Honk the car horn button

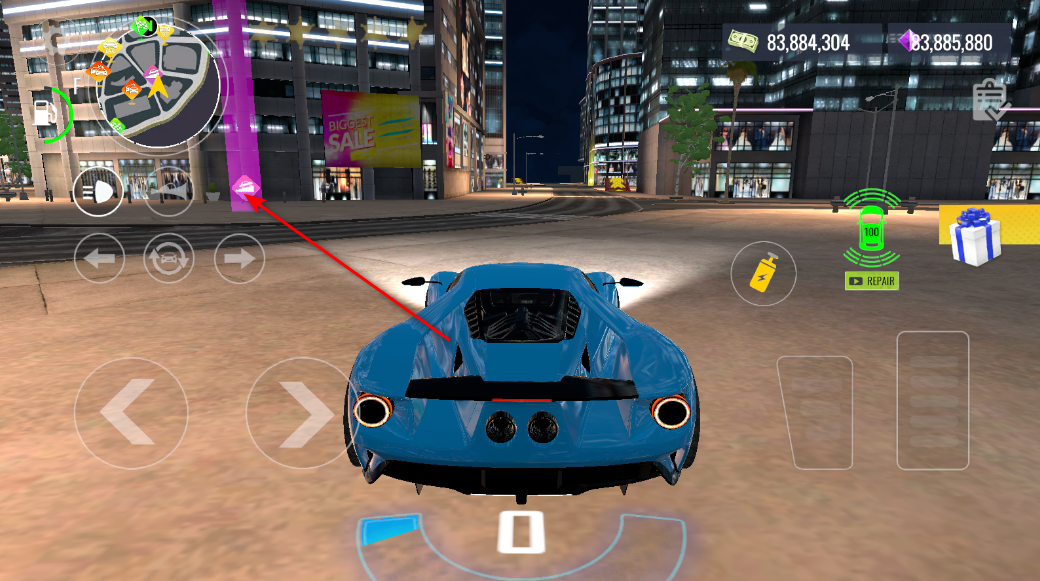point(170,191)
